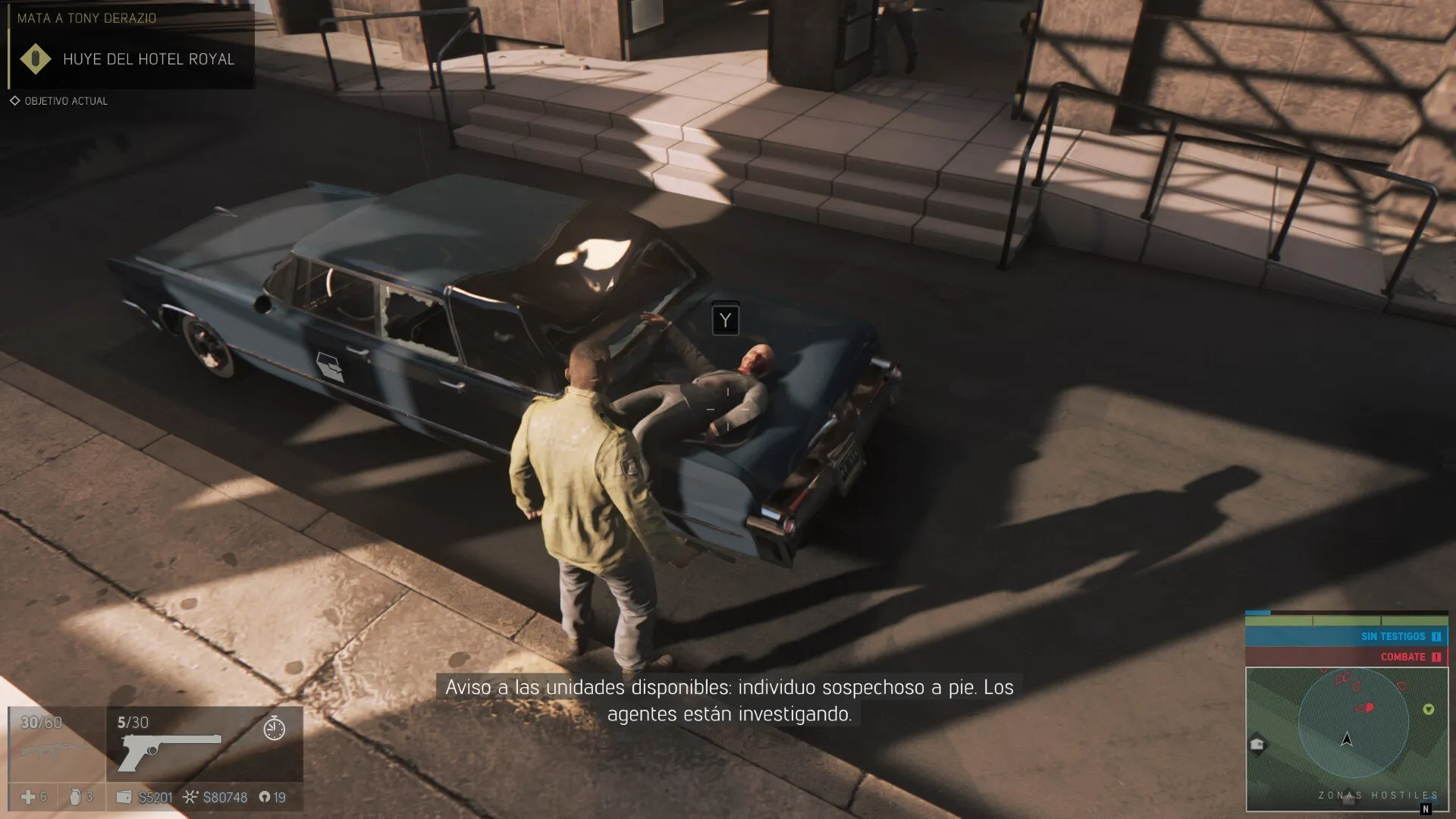Switch to the assault rifle slot
This screenshot has width=1456, height=819.
point(53,749)
